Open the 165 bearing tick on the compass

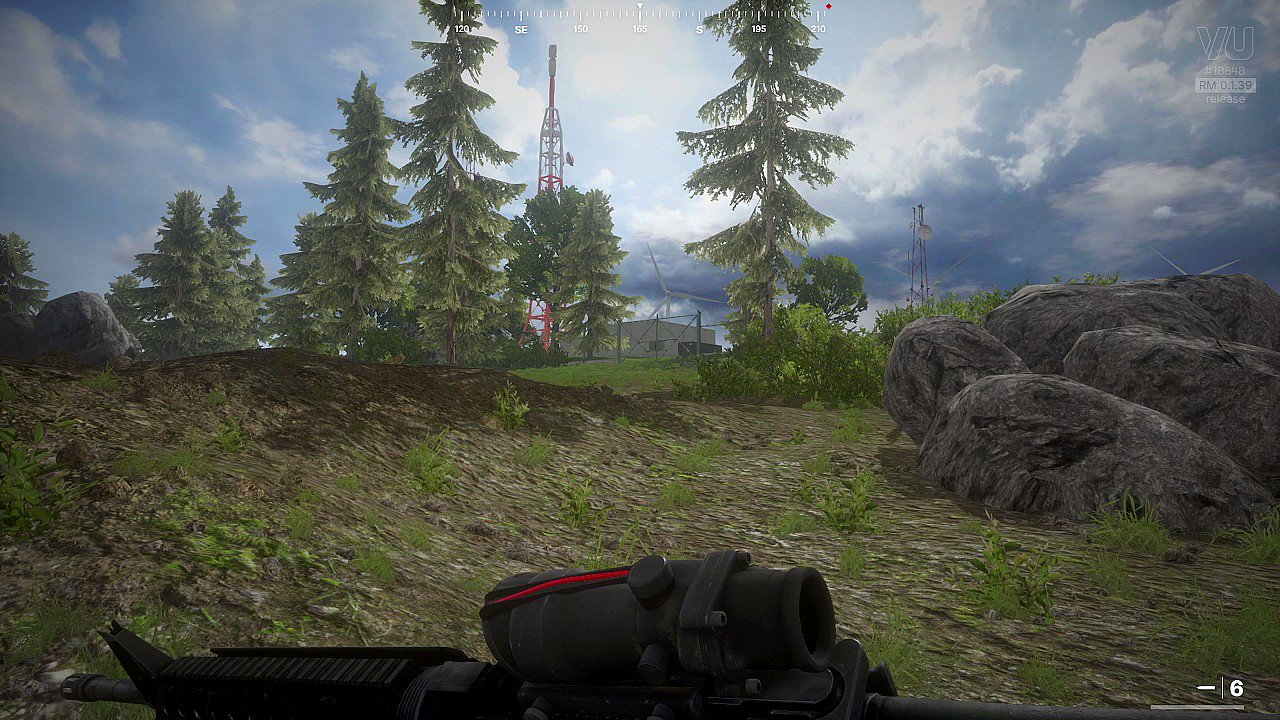pos(639,29)
